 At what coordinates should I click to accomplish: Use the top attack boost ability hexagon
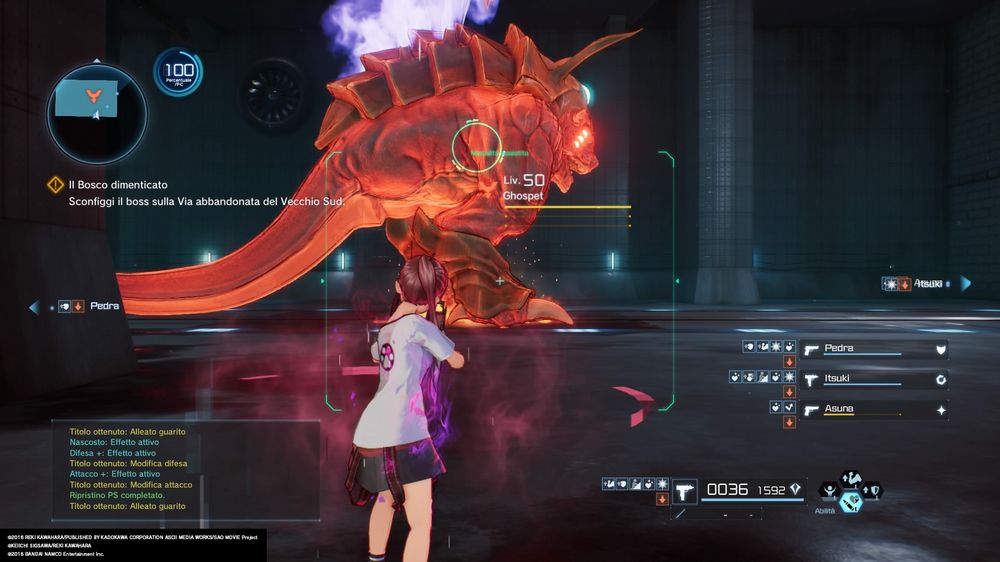point(851,478)
